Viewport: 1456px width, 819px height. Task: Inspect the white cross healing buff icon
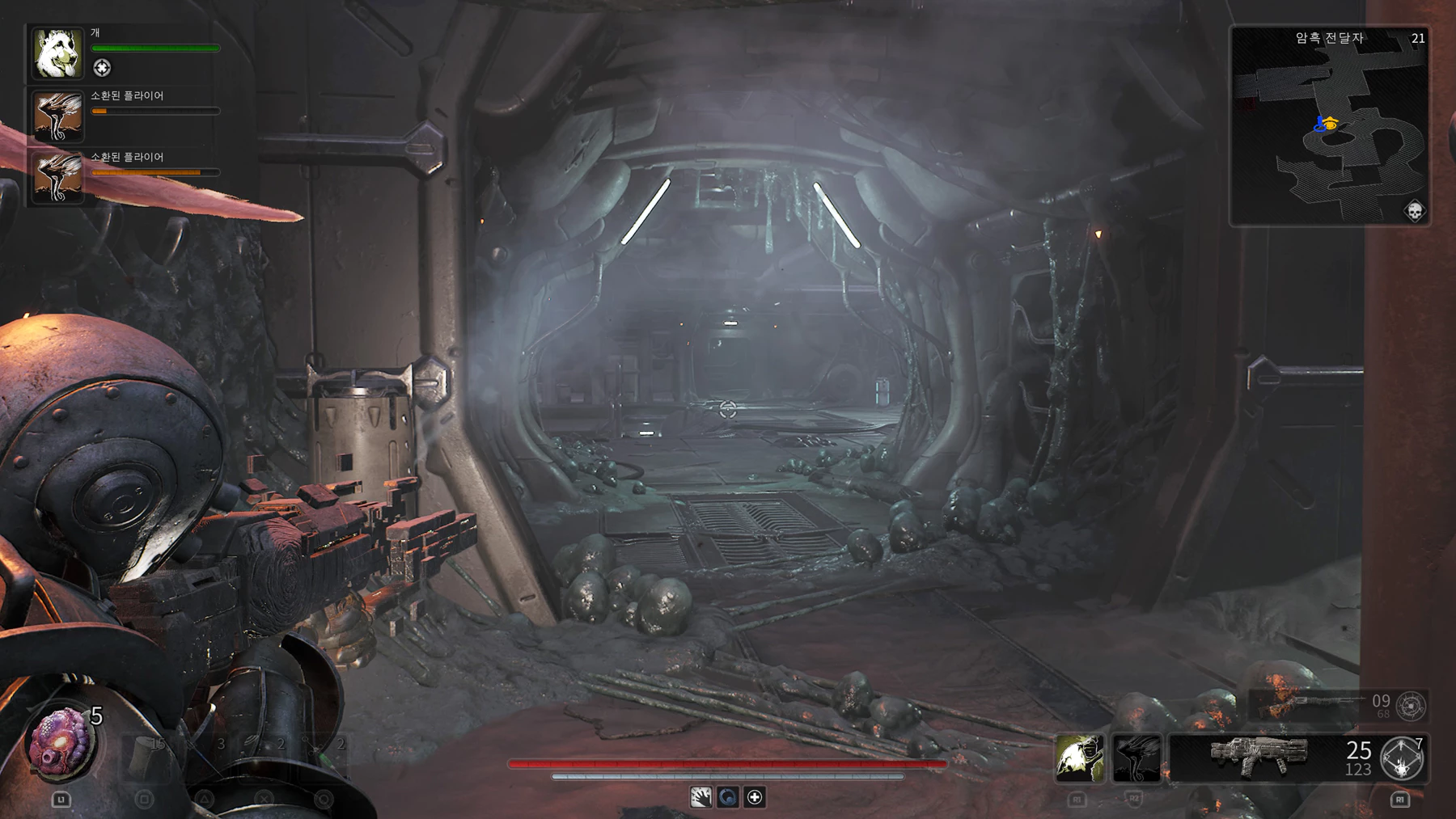tap(755, 797)
